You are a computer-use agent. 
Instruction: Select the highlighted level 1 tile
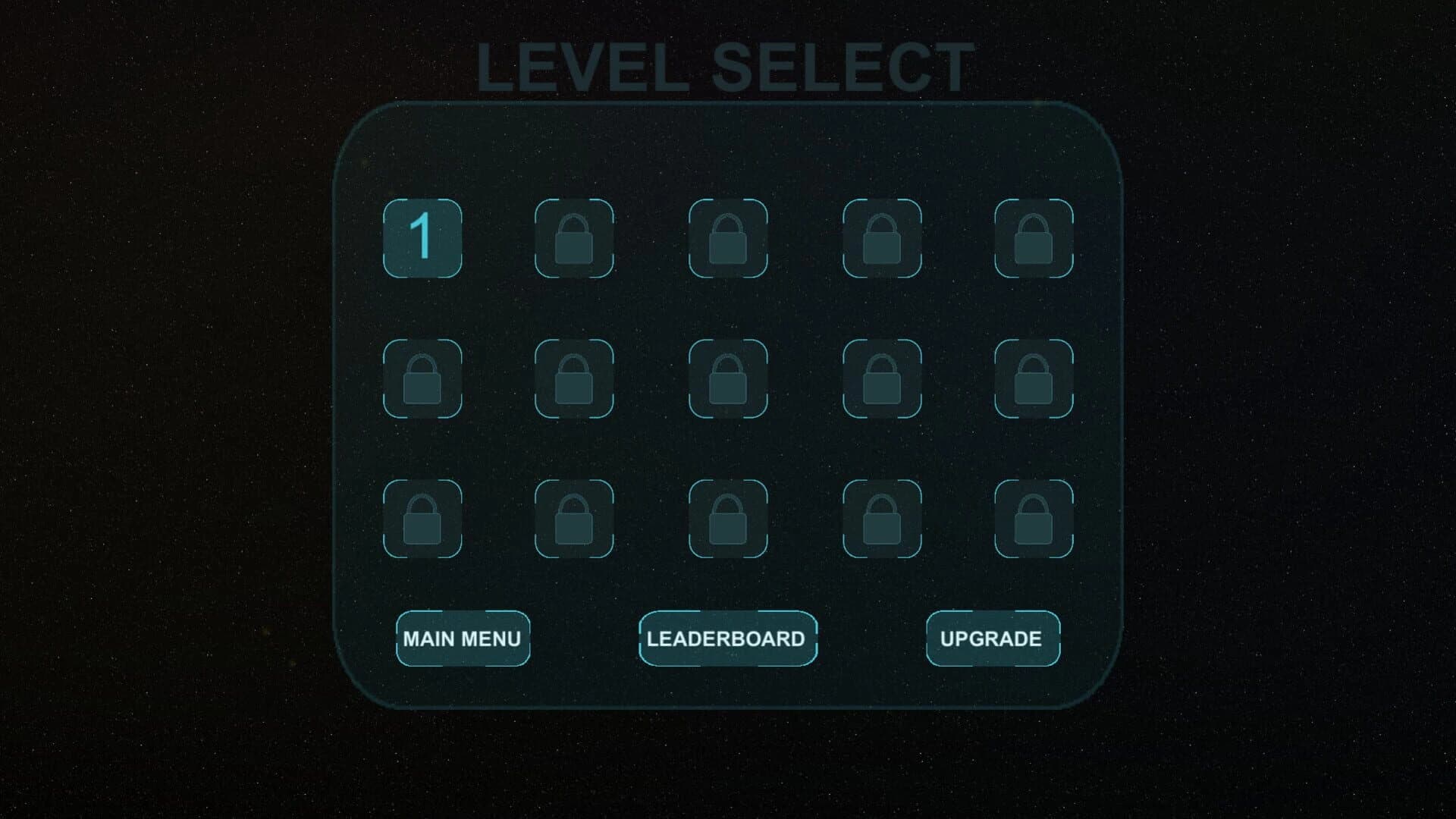click(423, 239)
